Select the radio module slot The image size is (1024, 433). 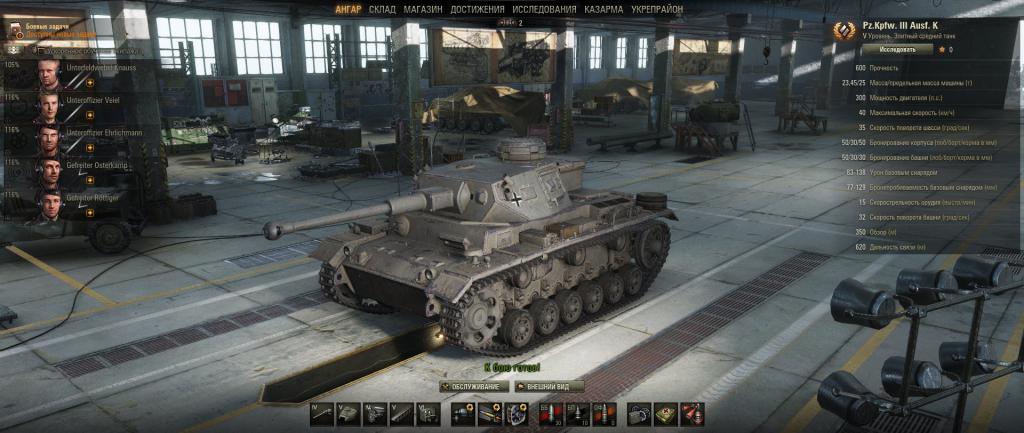(x=426, y=413)
